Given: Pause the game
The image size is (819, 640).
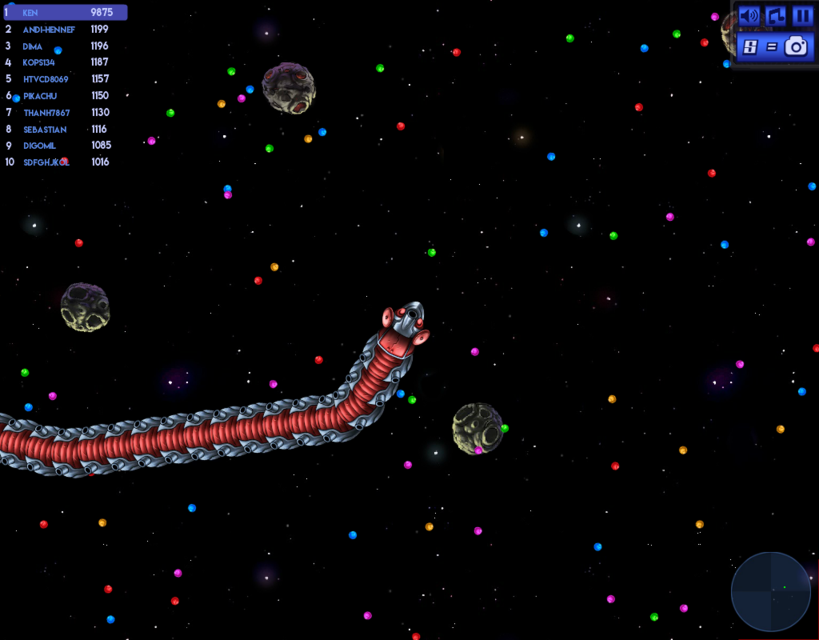Looking at the screenshot, I should point(802,16).
